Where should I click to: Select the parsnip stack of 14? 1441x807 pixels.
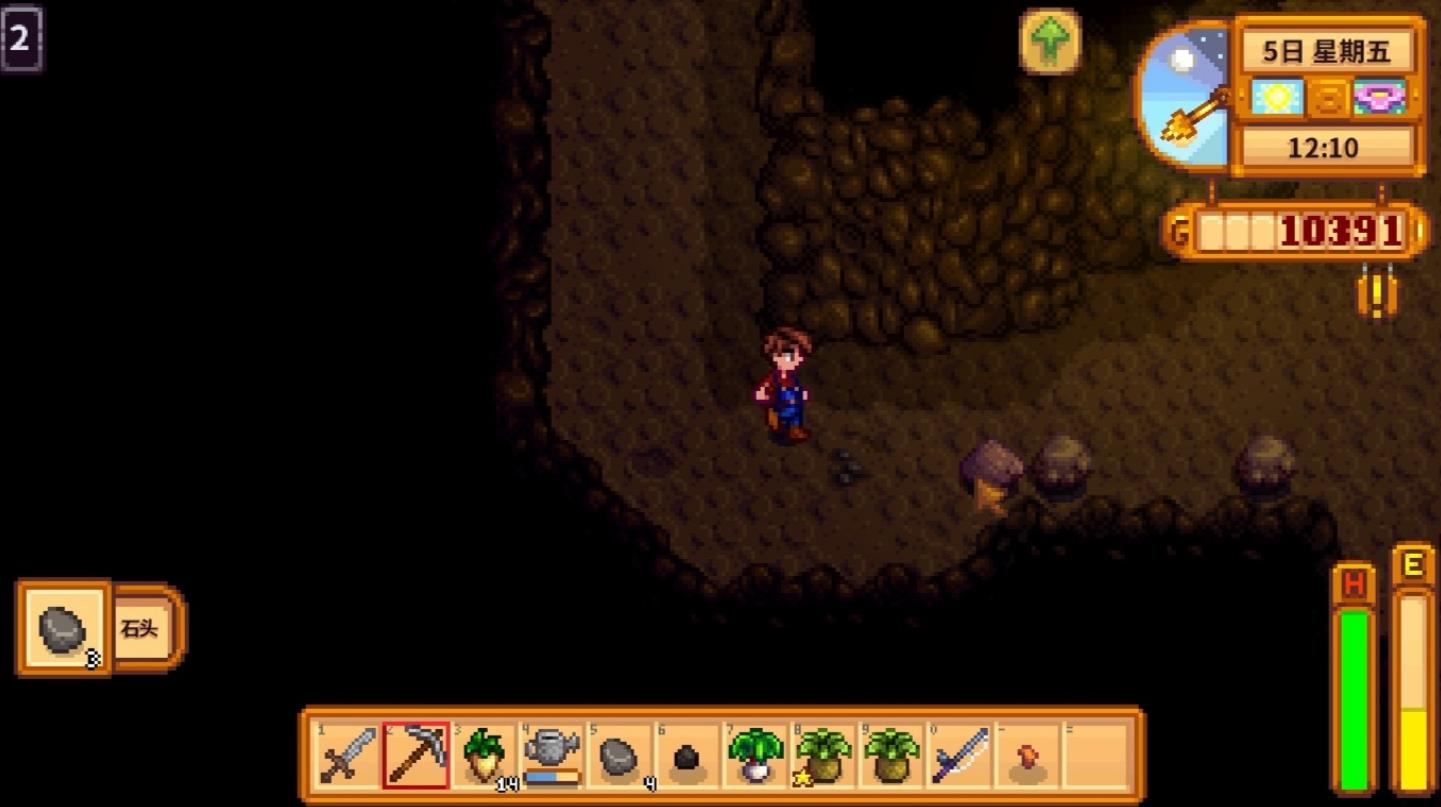483,756
